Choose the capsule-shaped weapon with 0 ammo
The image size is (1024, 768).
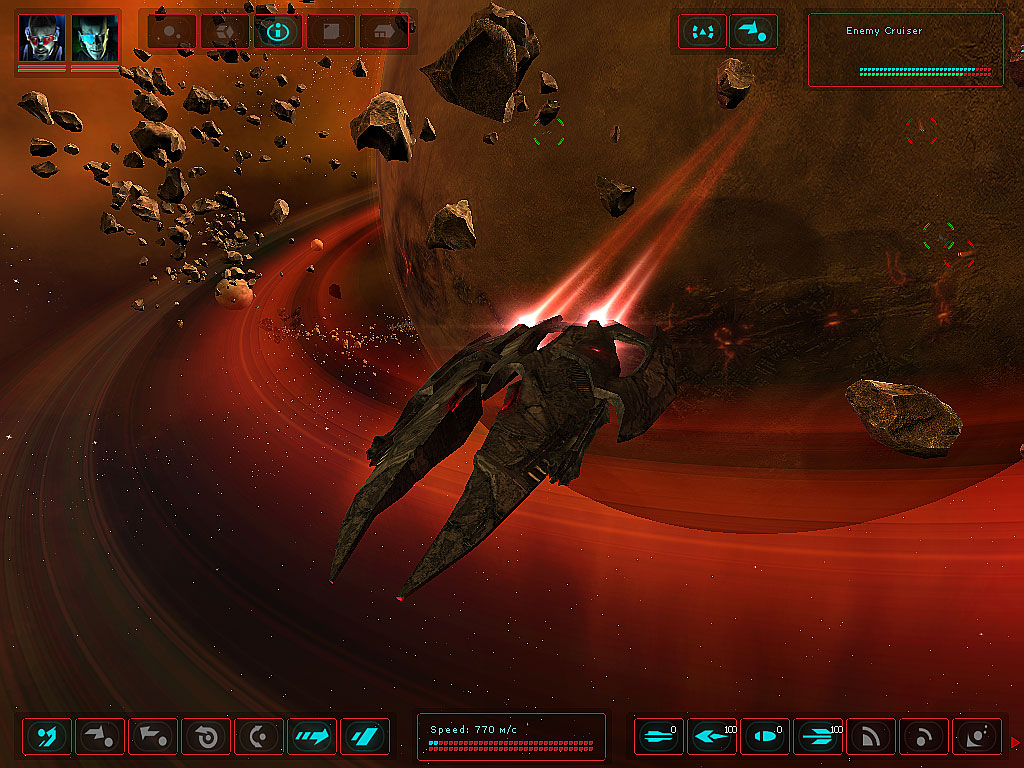pyautogui.click(x=765, y=737)
